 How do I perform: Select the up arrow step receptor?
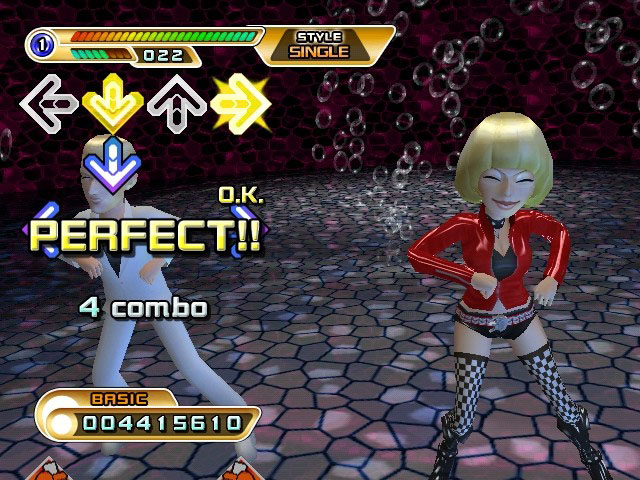tap(175, 101)
